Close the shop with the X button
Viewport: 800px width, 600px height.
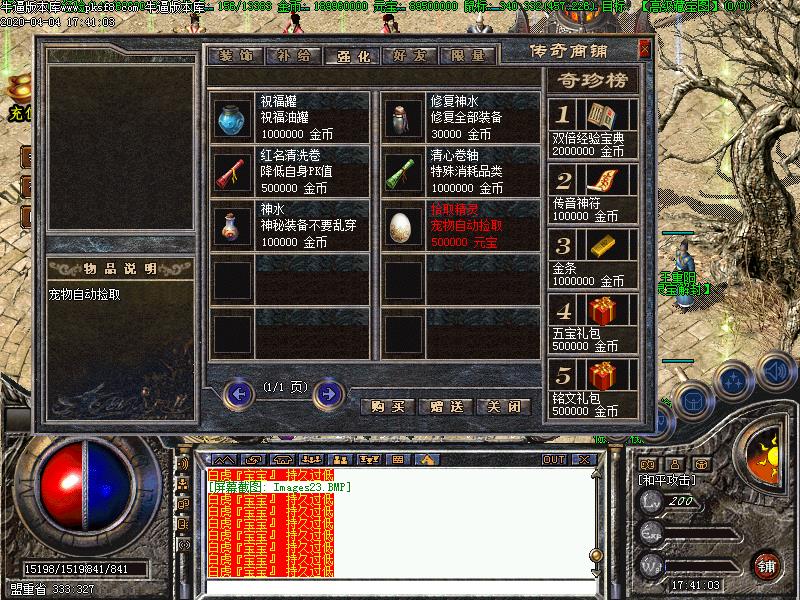[644, 48]
